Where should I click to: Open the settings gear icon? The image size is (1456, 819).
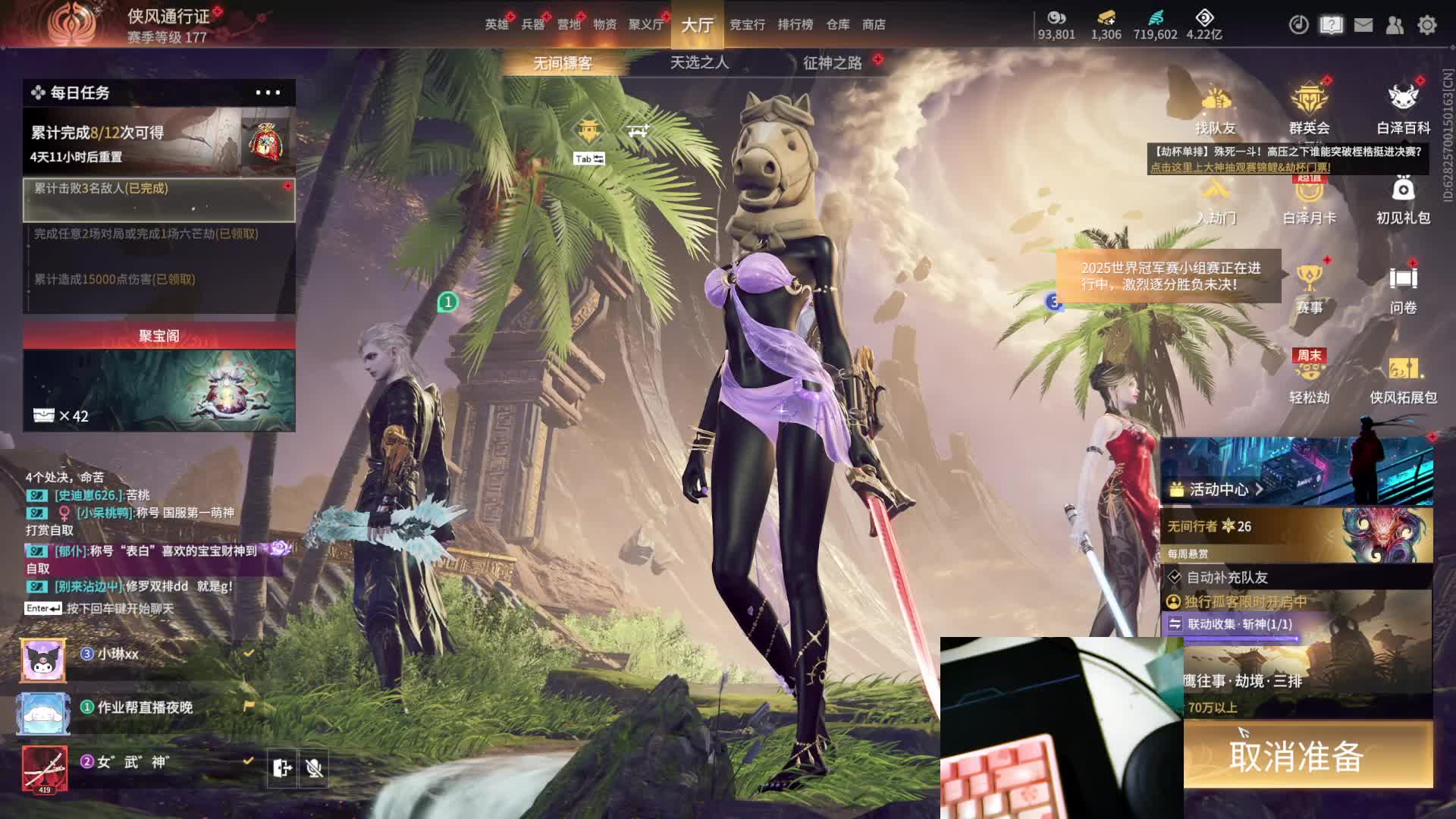(x=1427, y=25)
